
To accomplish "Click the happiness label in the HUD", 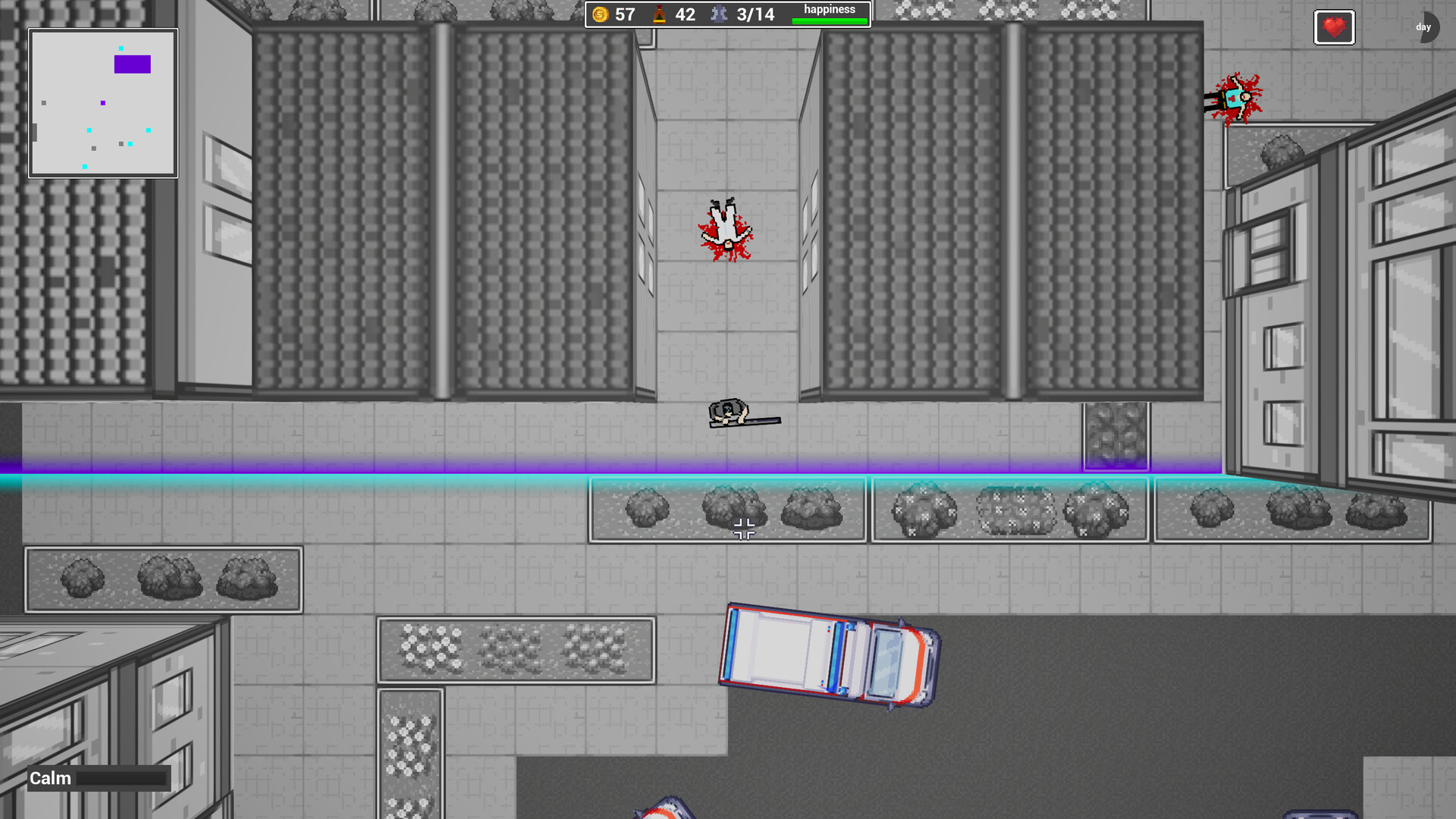I will coord(830,8).
